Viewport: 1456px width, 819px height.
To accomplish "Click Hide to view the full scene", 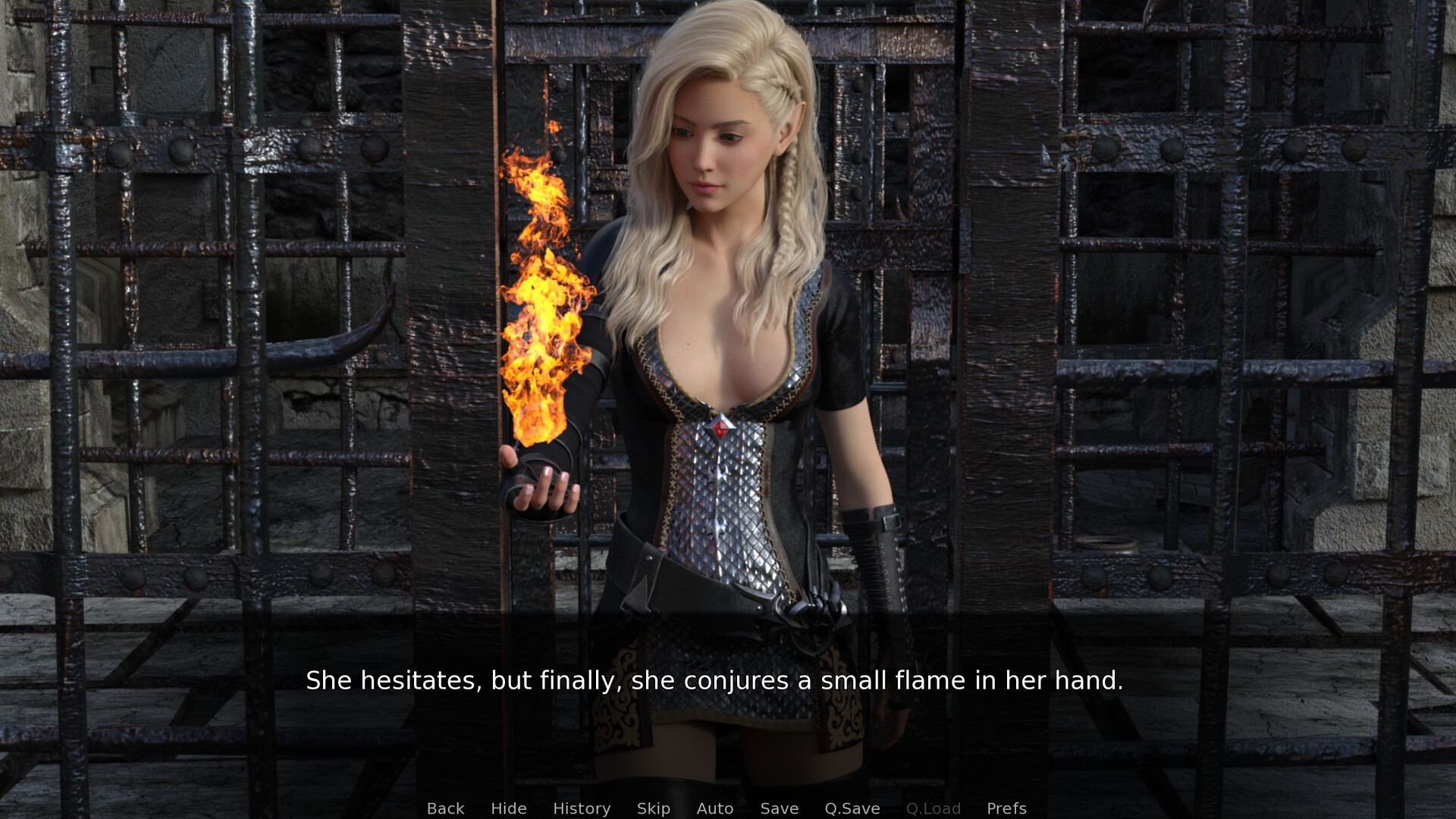I will point(509,808).
